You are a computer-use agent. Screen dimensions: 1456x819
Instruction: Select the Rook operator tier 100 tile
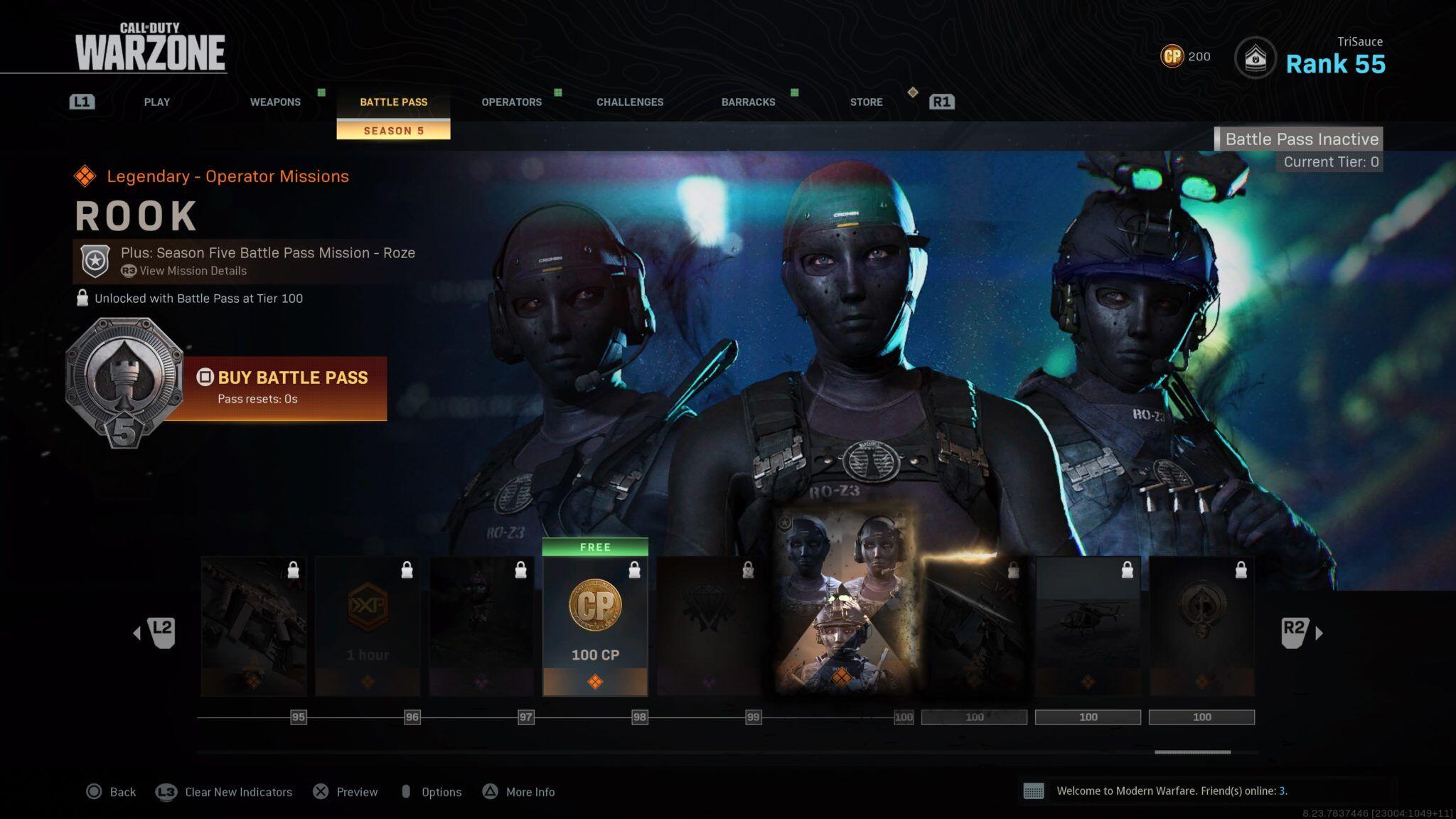click(x=844, y=601)
